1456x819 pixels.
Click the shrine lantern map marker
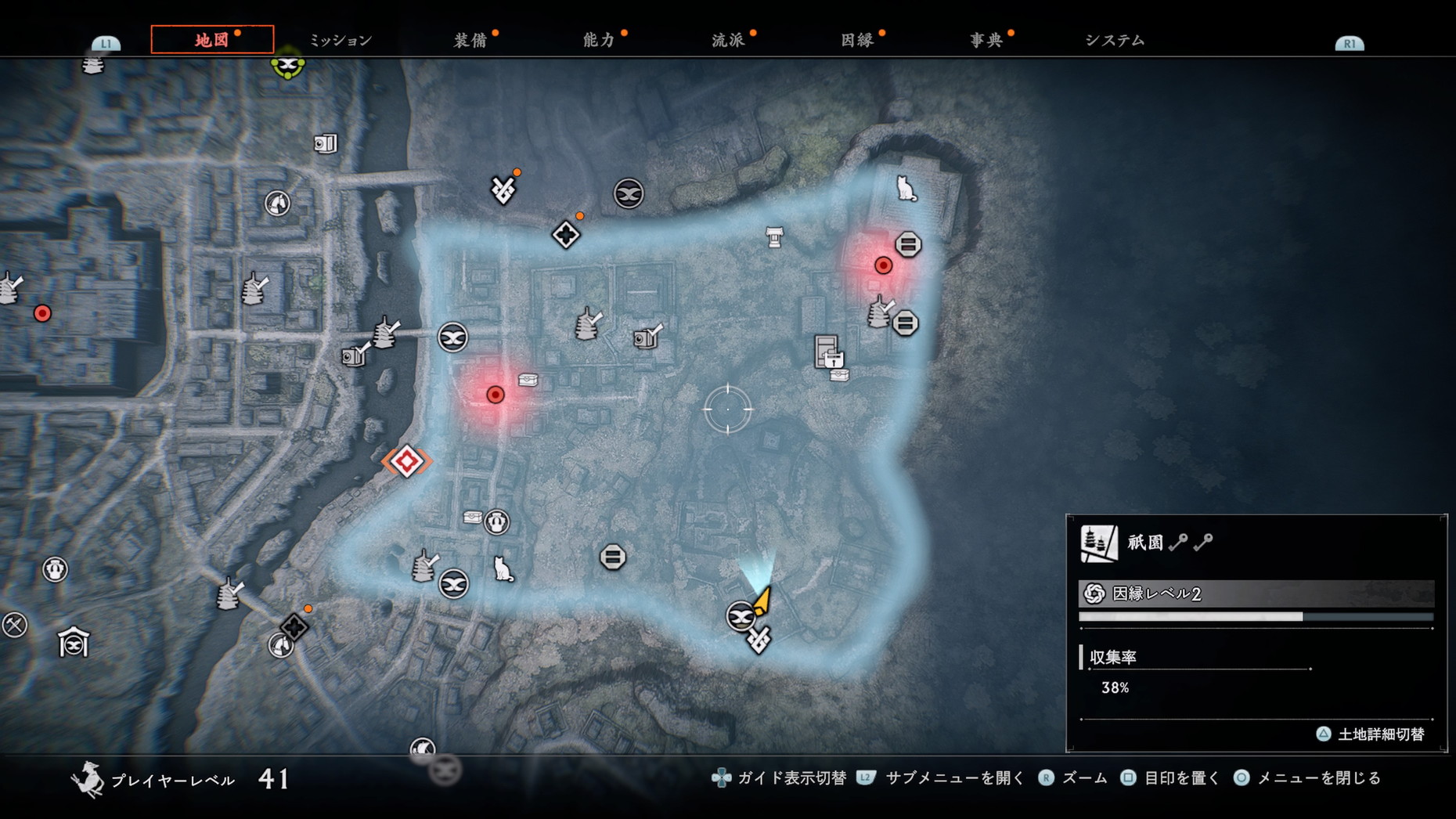pos(774,236)
